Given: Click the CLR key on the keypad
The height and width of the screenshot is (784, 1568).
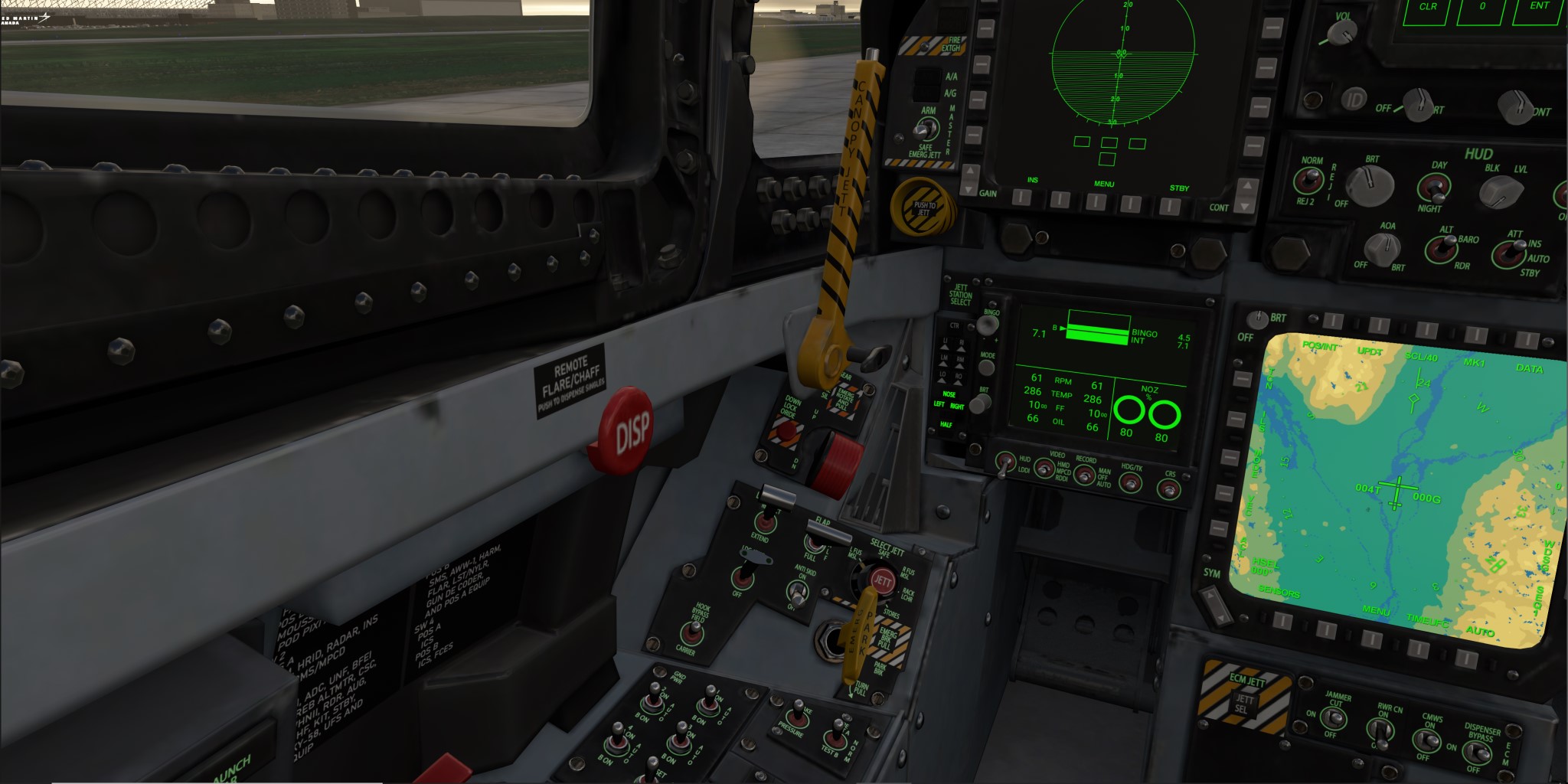Looking at the screenshot, I should [1429, 9].
